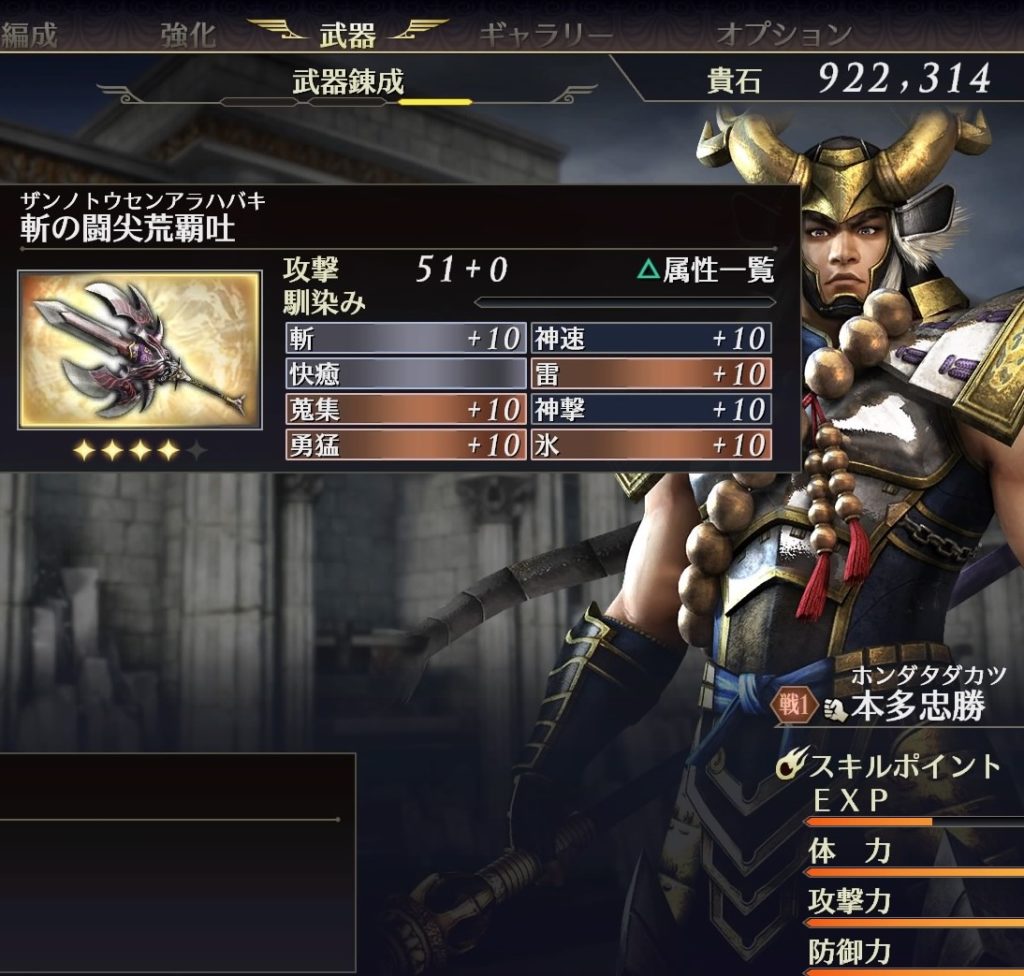Choose the 斬 +10 attribute slot
Screen dimensions: 1024x976
[404, 338]
